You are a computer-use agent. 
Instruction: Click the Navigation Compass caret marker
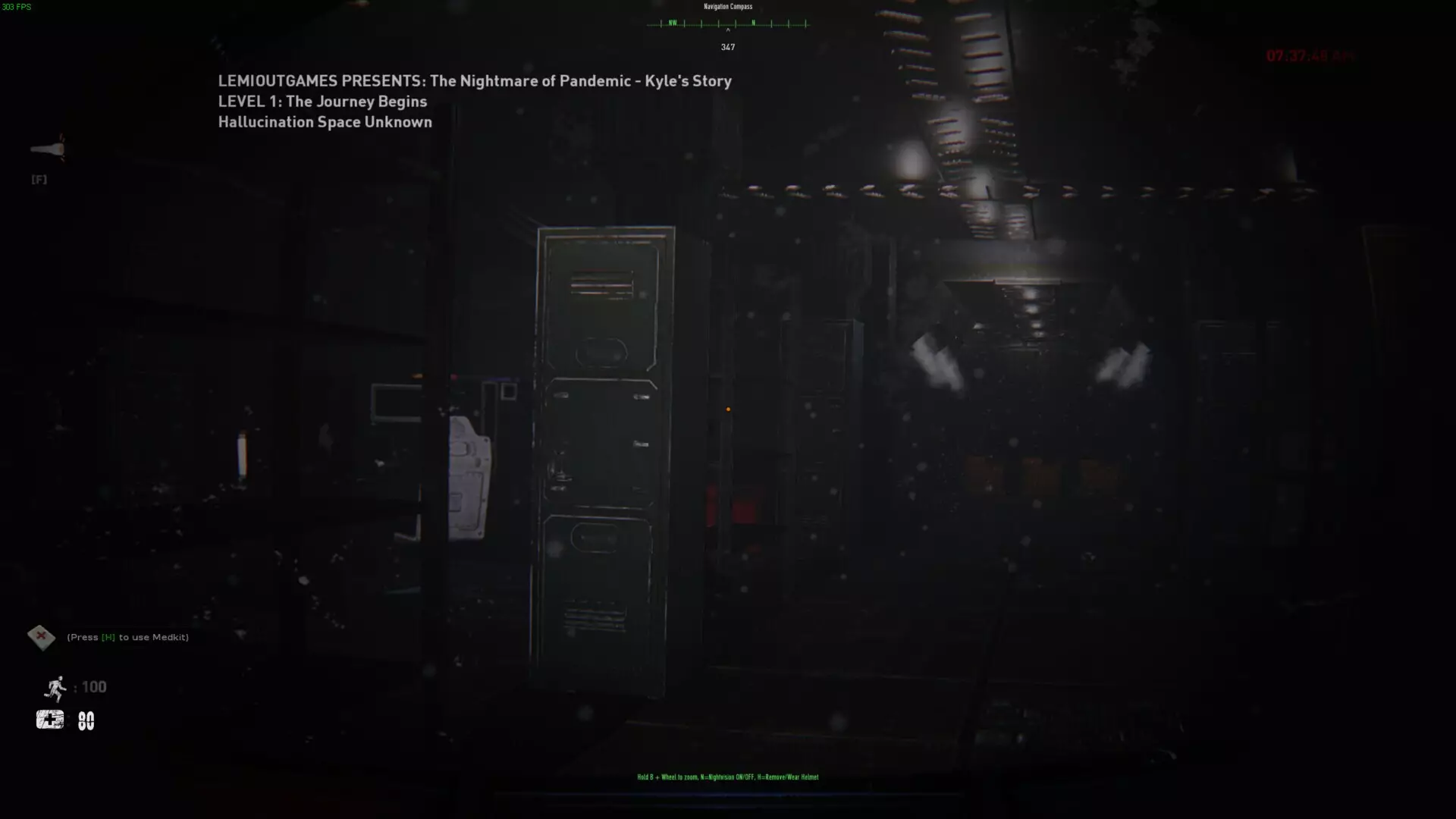point(727,32)
